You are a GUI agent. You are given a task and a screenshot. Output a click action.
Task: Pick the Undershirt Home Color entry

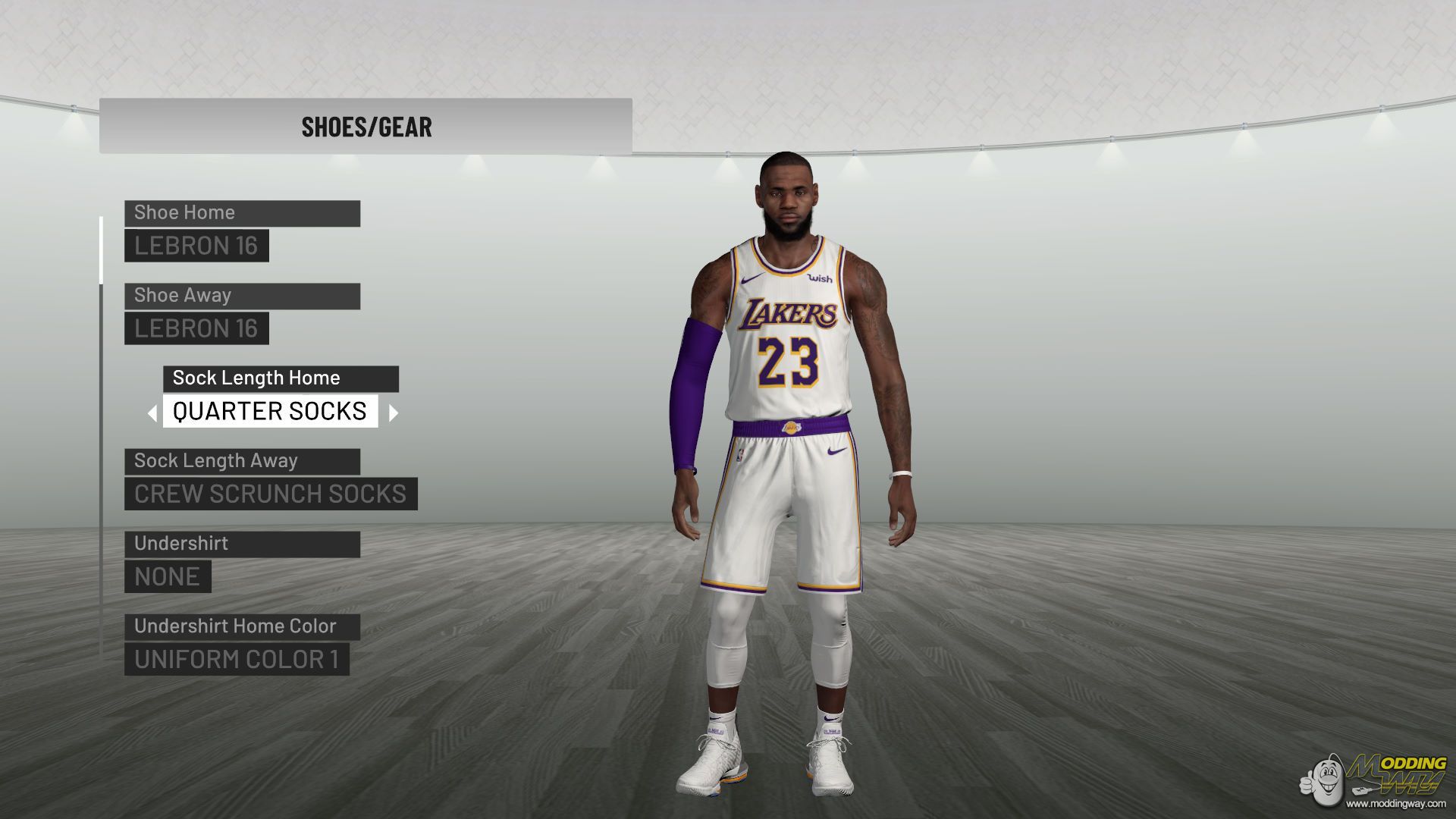(242, 626)
